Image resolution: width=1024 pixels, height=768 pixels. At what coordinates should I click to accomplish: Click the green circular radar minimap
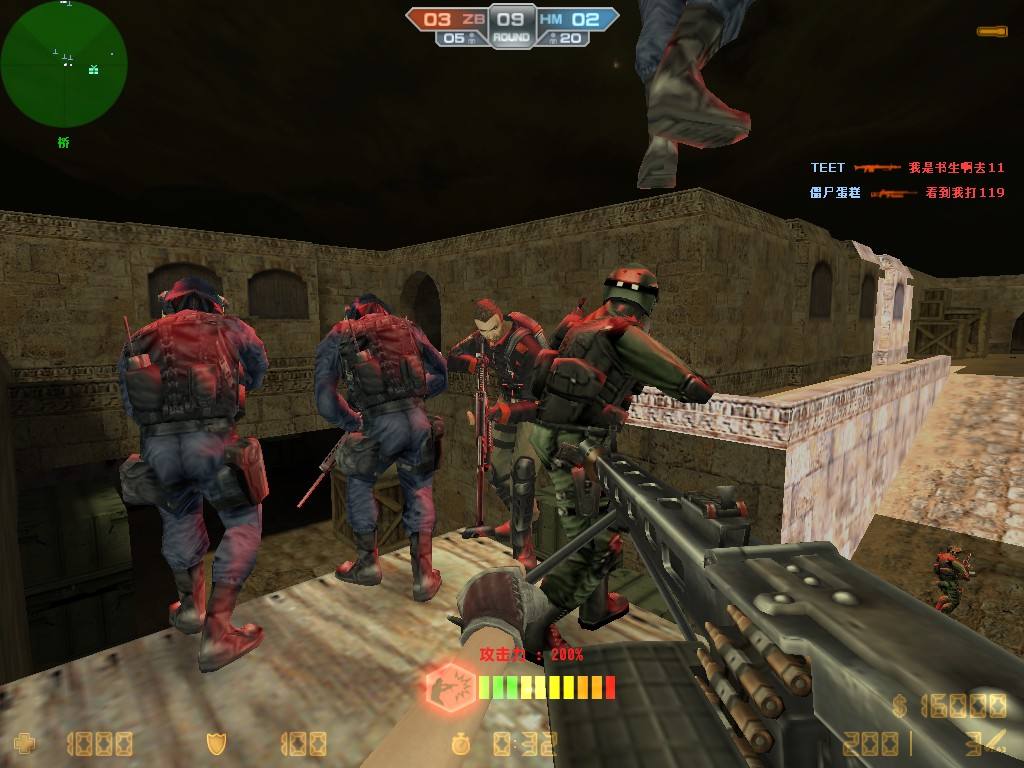[63, 64]
